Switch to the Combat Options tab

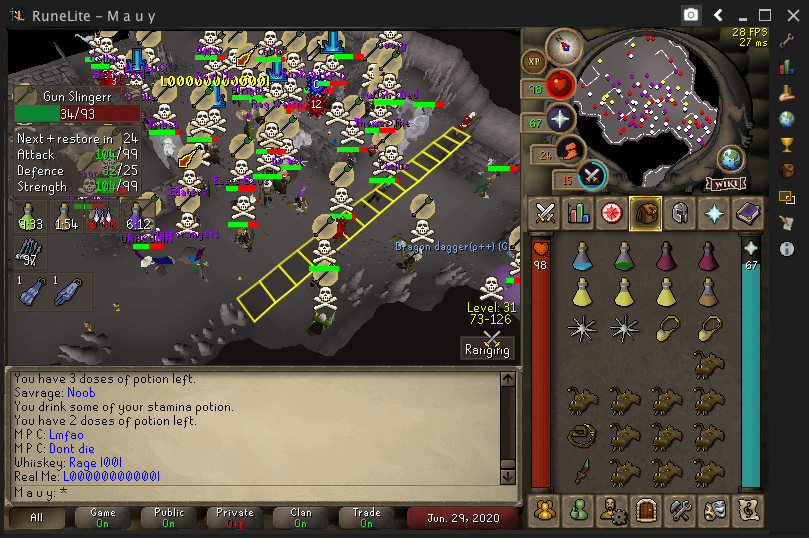click(545, 213)
